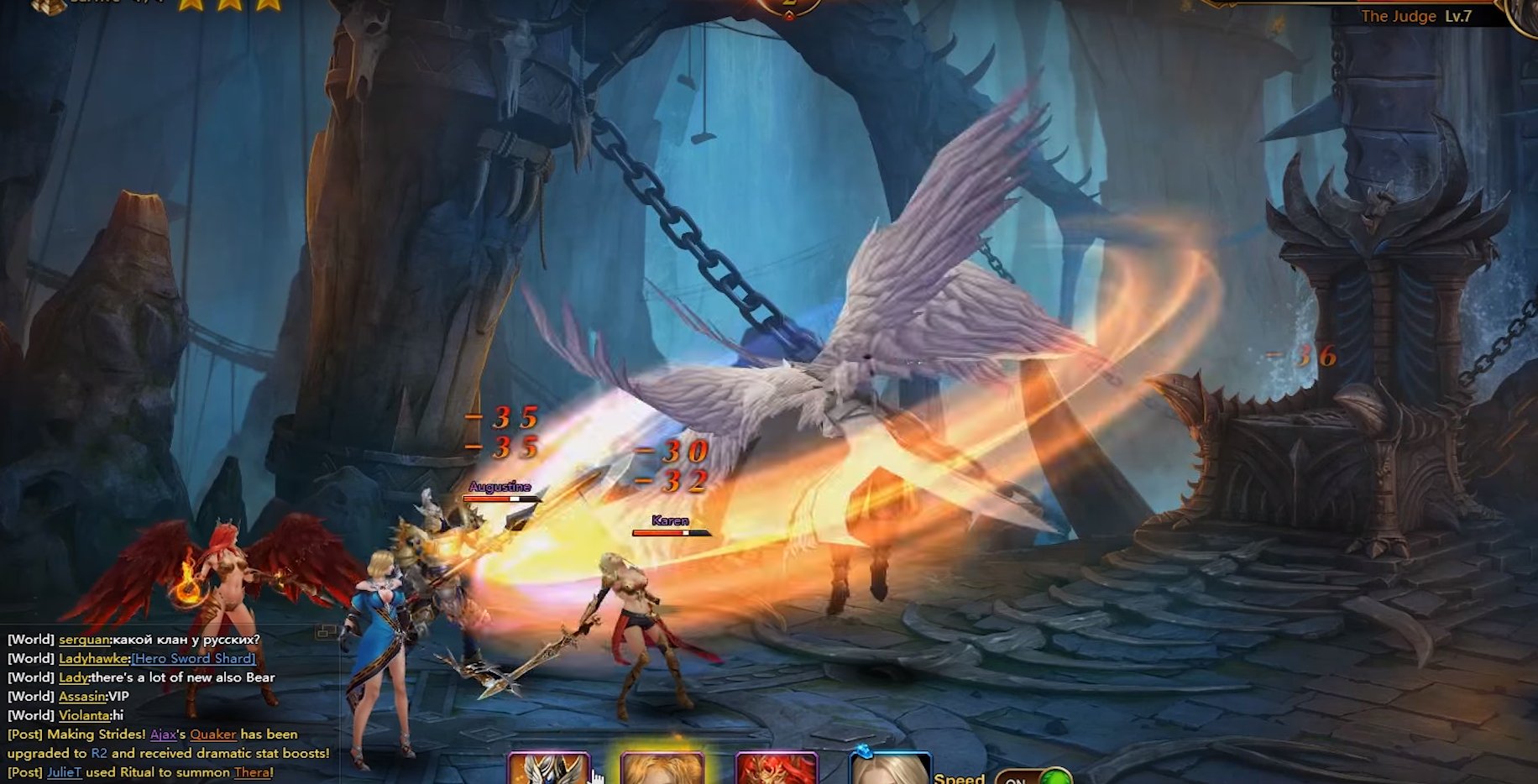Choose the glowing blonde hero portrait
The width and height of the screenshot is (1538, 784).
(x=662, y=770)
